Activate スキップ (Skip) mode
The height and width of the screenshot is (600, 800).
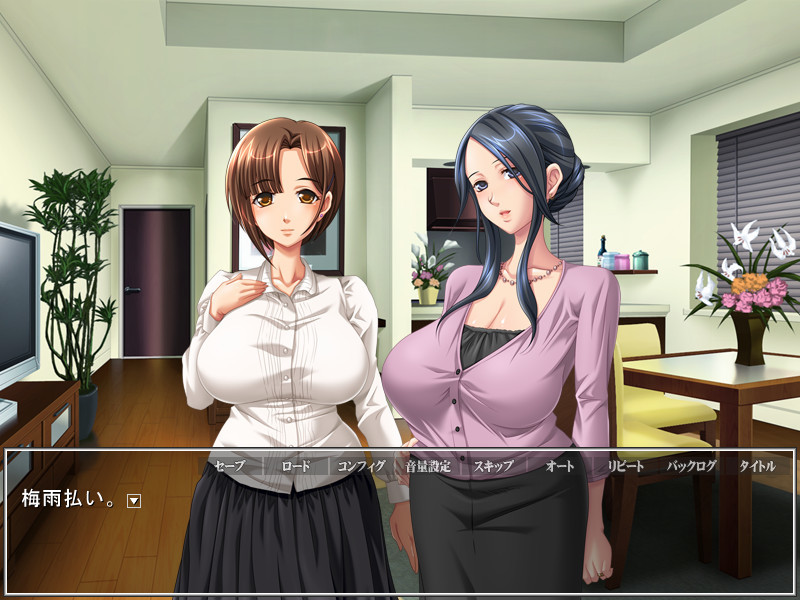(493, 466)
